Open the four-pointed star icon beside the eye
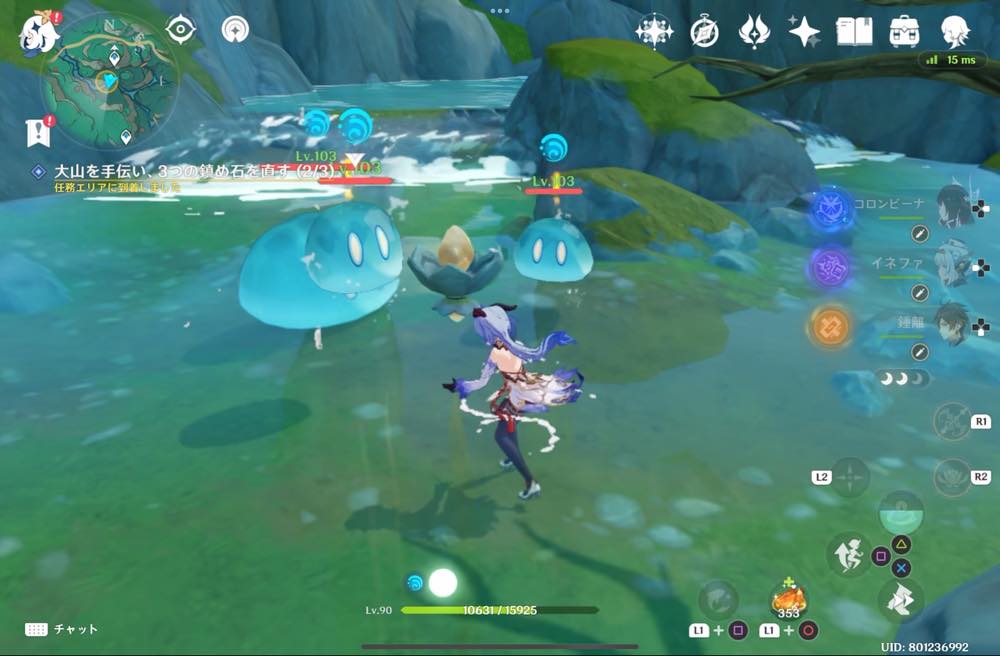Image resolution: width=1000 pixels, height=656 pixels. (235, 29)
